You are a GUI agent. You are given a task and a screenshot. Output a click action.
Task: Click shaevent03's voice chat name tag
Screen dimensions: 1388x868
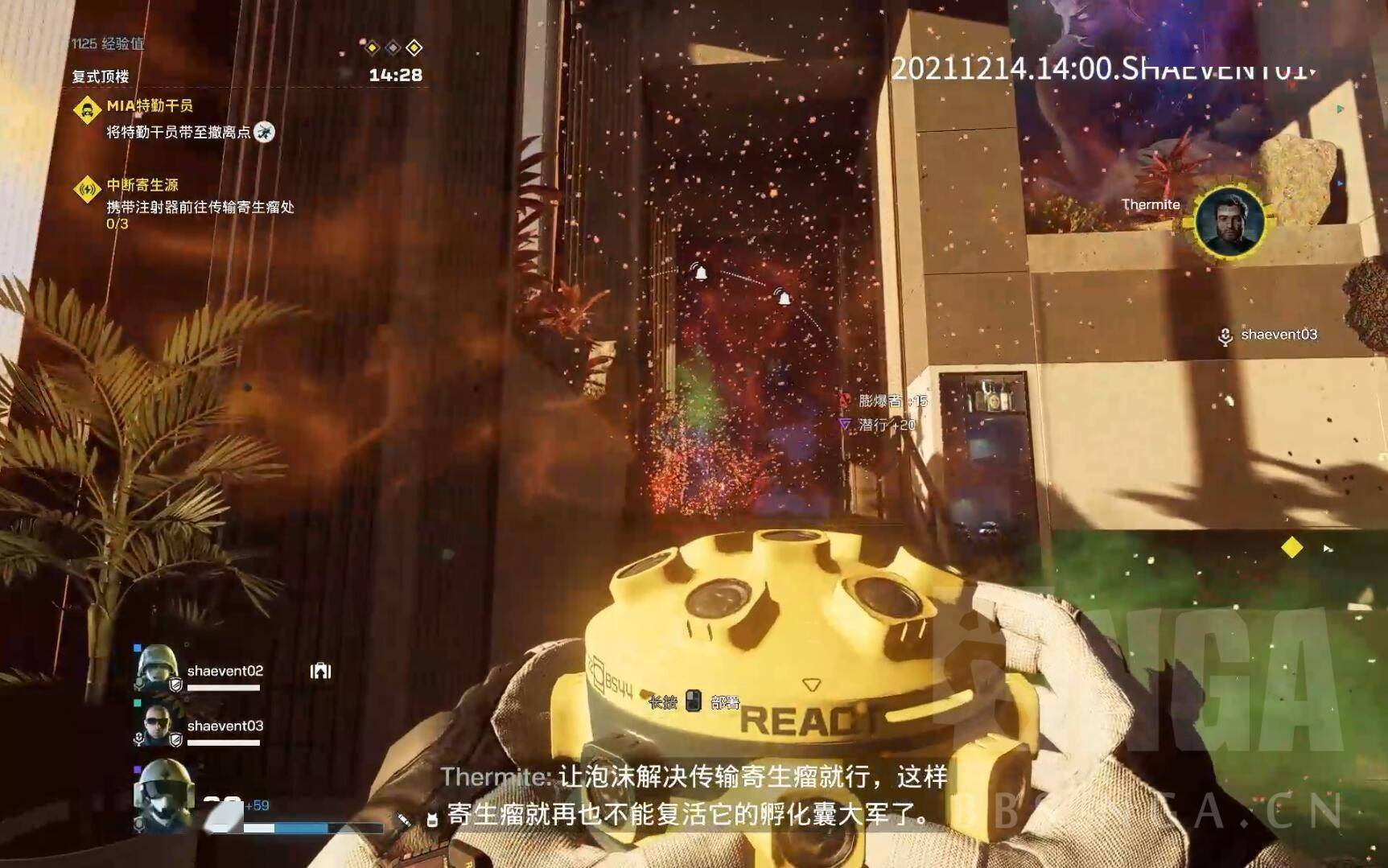pos(1269,335)
